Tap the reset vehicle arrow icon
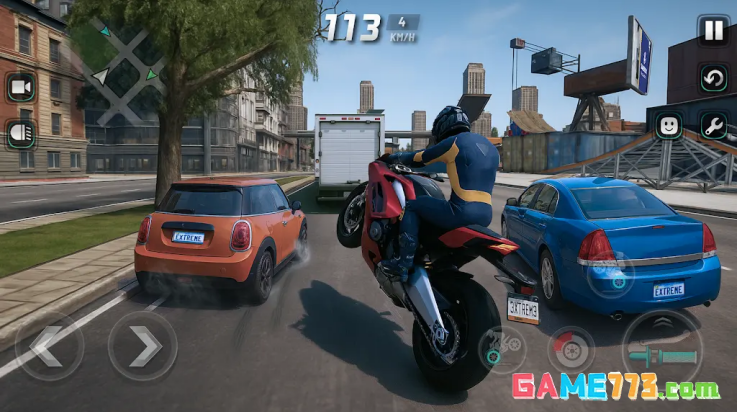737x412 pixels. pos(713,78)
